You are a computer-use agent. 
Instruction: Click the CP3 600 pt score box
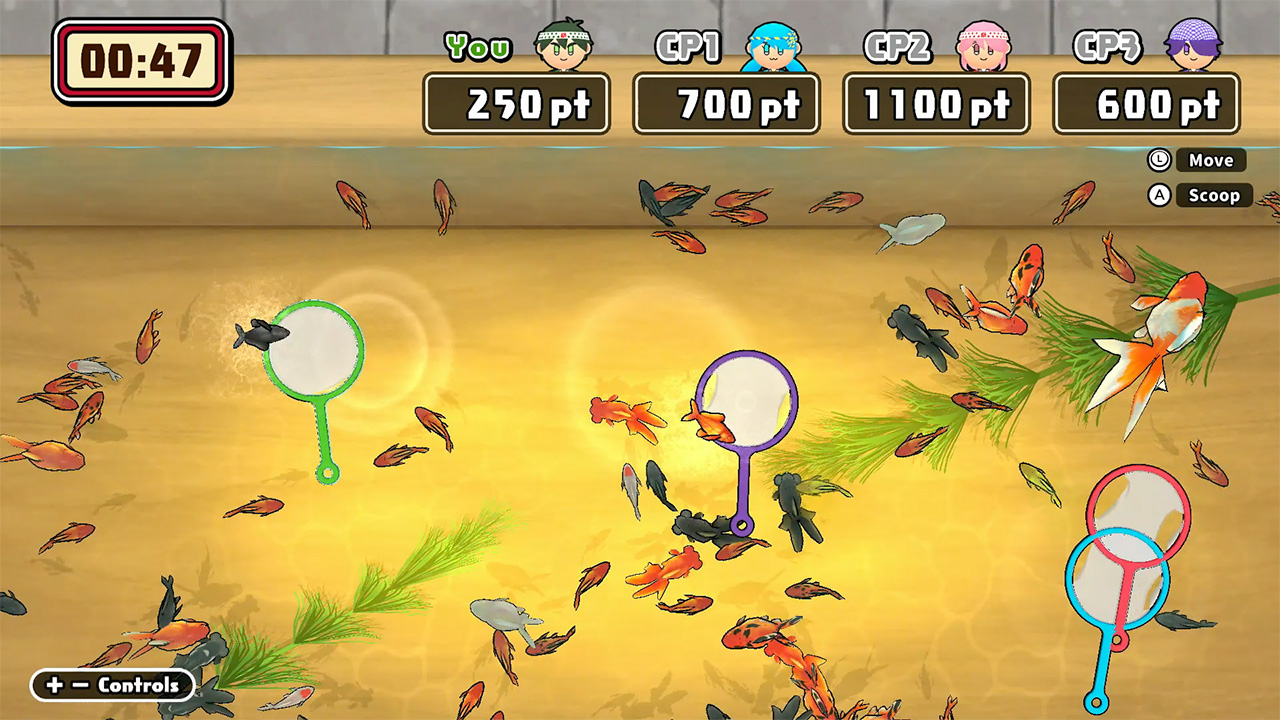(x=1146, y=102)
